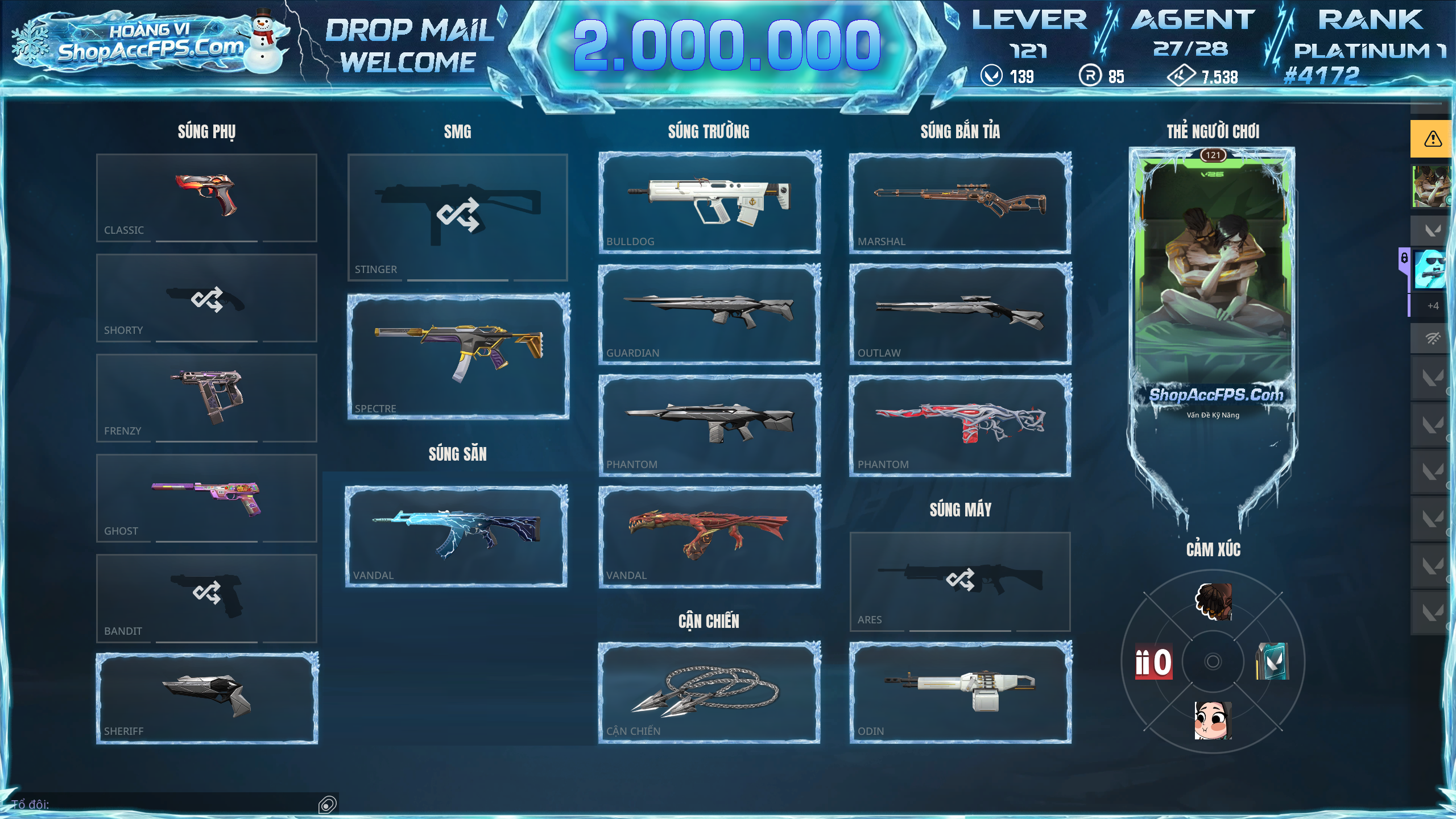Choose the red and white Phantom slot
1456x819 pixels.
click(960, 425)
